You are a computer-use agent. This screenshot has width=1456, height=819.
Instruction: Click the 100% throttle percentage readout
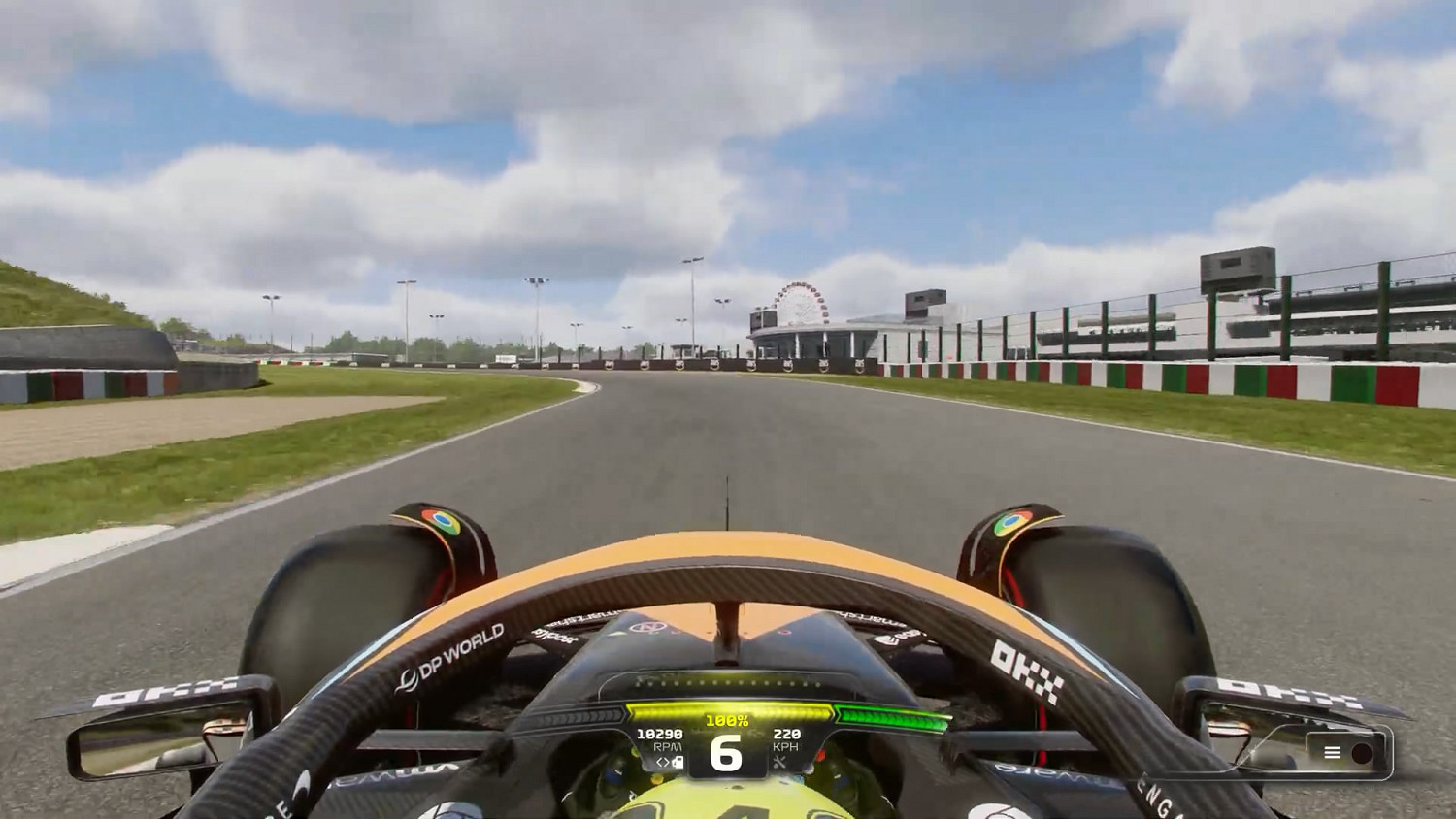726,721
